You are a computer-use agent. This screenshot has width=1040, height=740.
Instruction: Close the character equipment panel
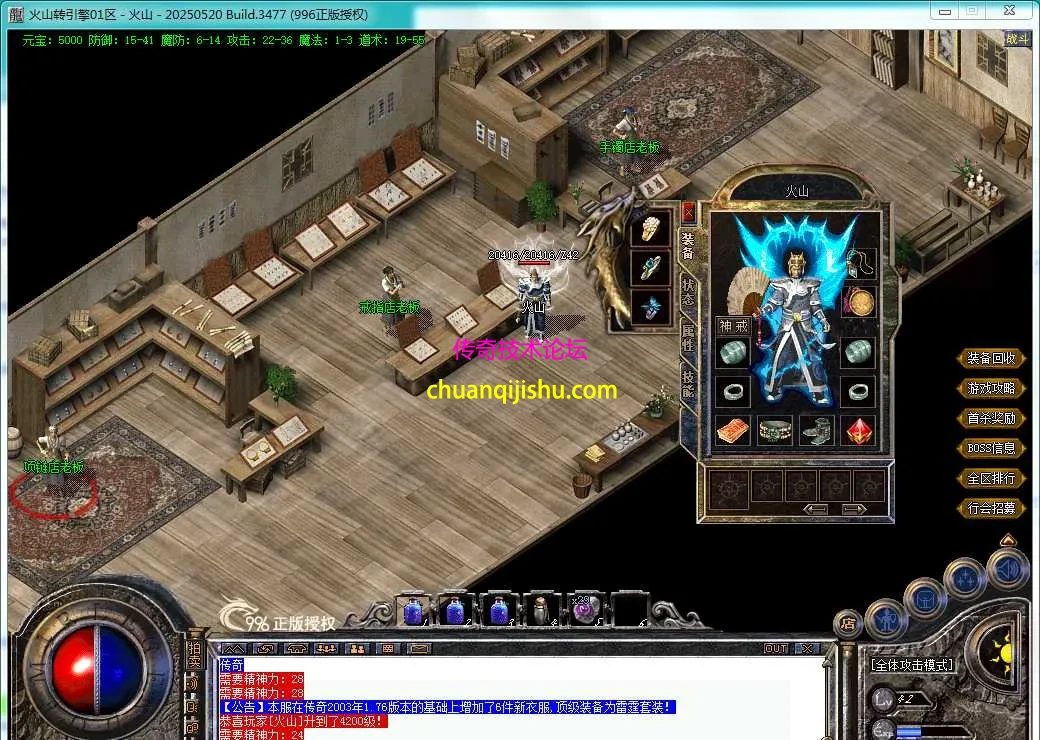[x=688, y=211]
